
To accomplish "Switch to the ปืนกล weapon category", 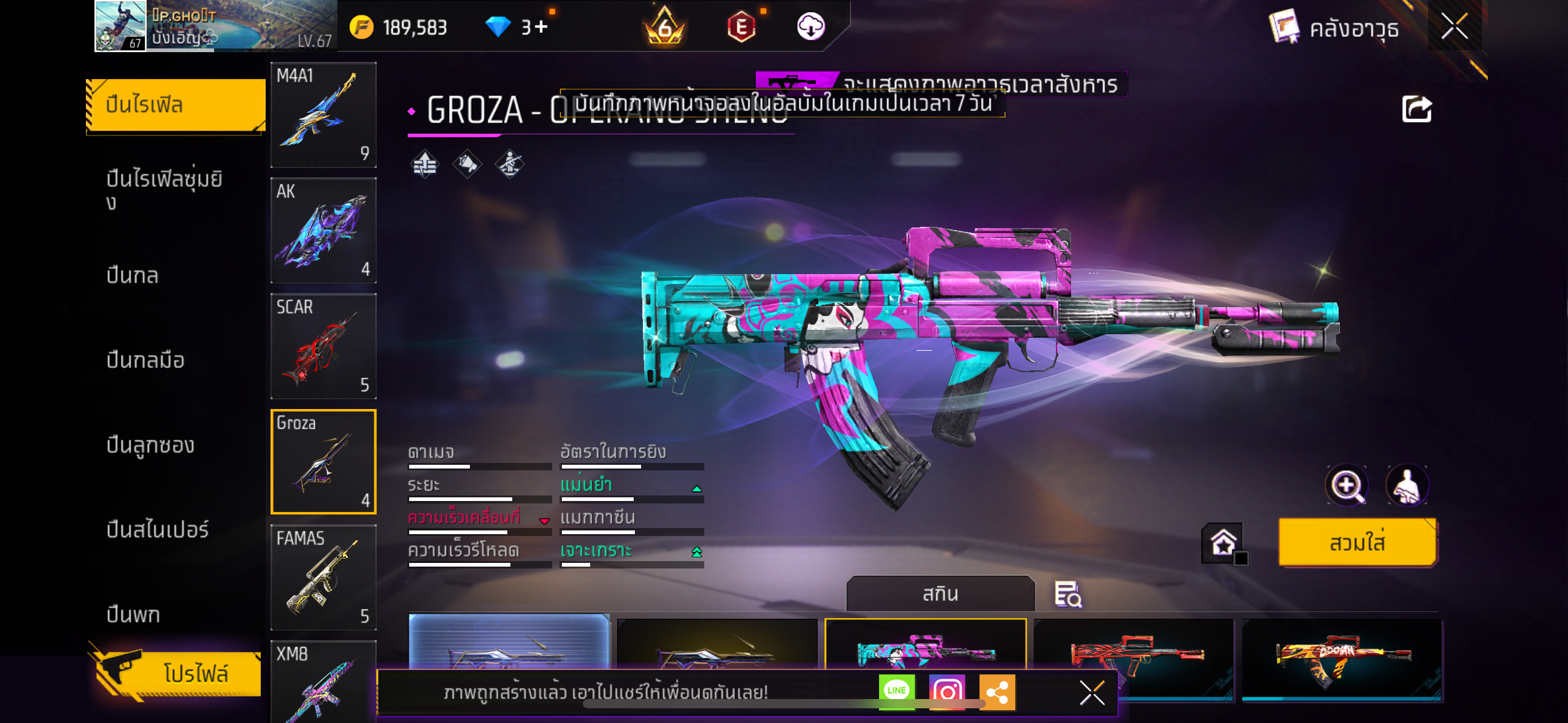I will click(133, 275).
